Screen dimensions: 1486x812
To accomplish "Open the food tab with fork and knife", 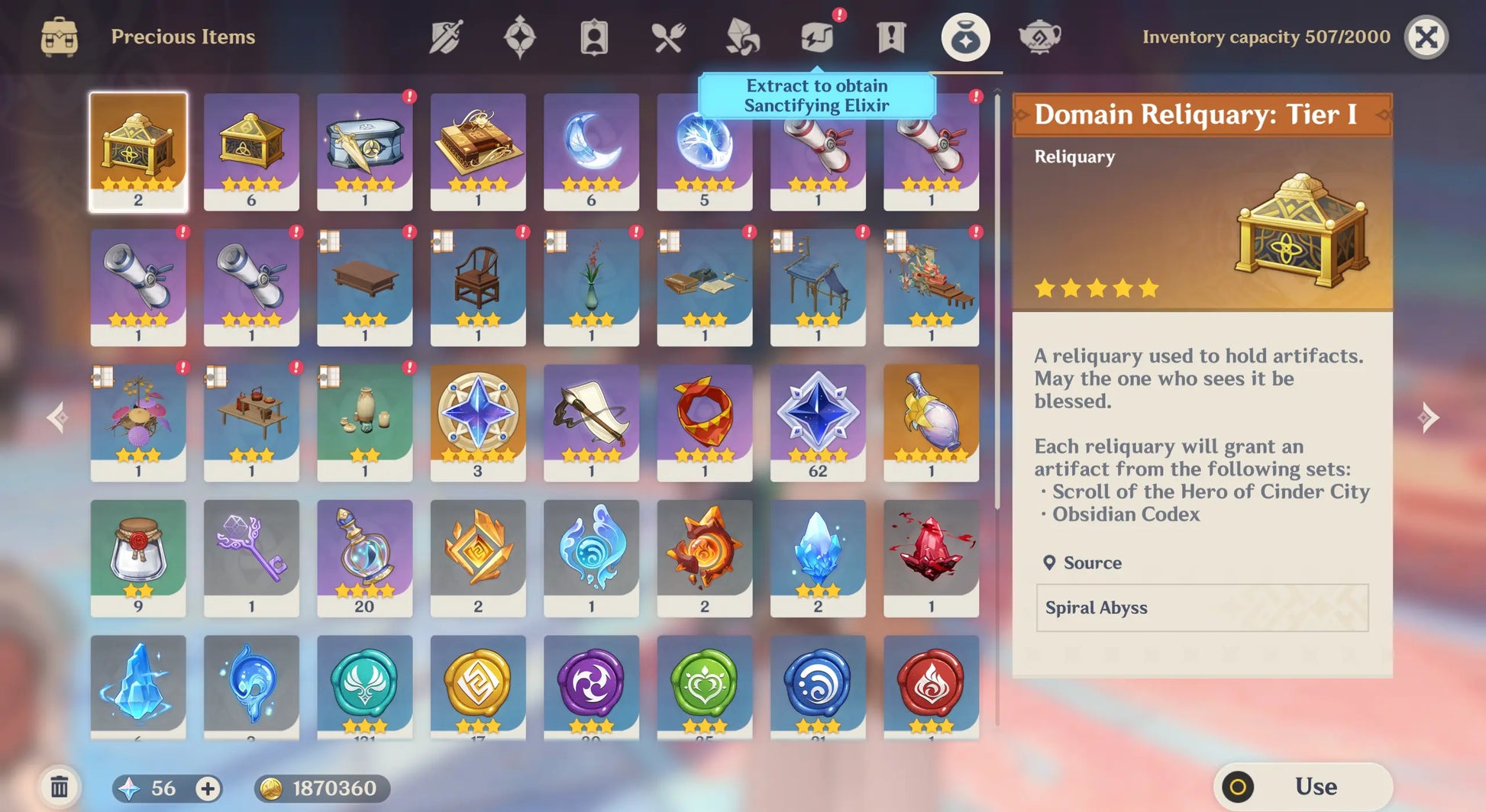I will 668,37.
